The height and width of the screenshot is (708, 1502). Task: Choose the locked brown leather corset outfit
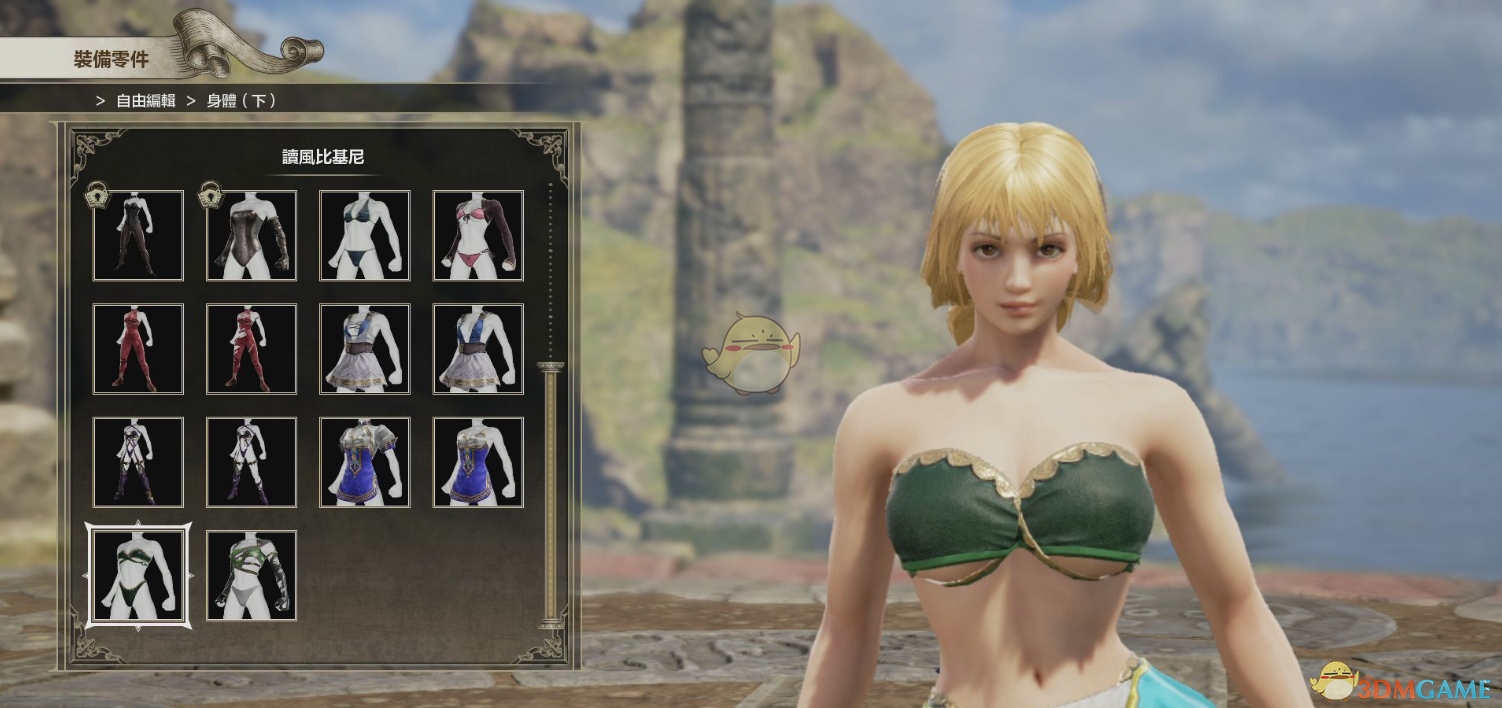pos(251,235)
